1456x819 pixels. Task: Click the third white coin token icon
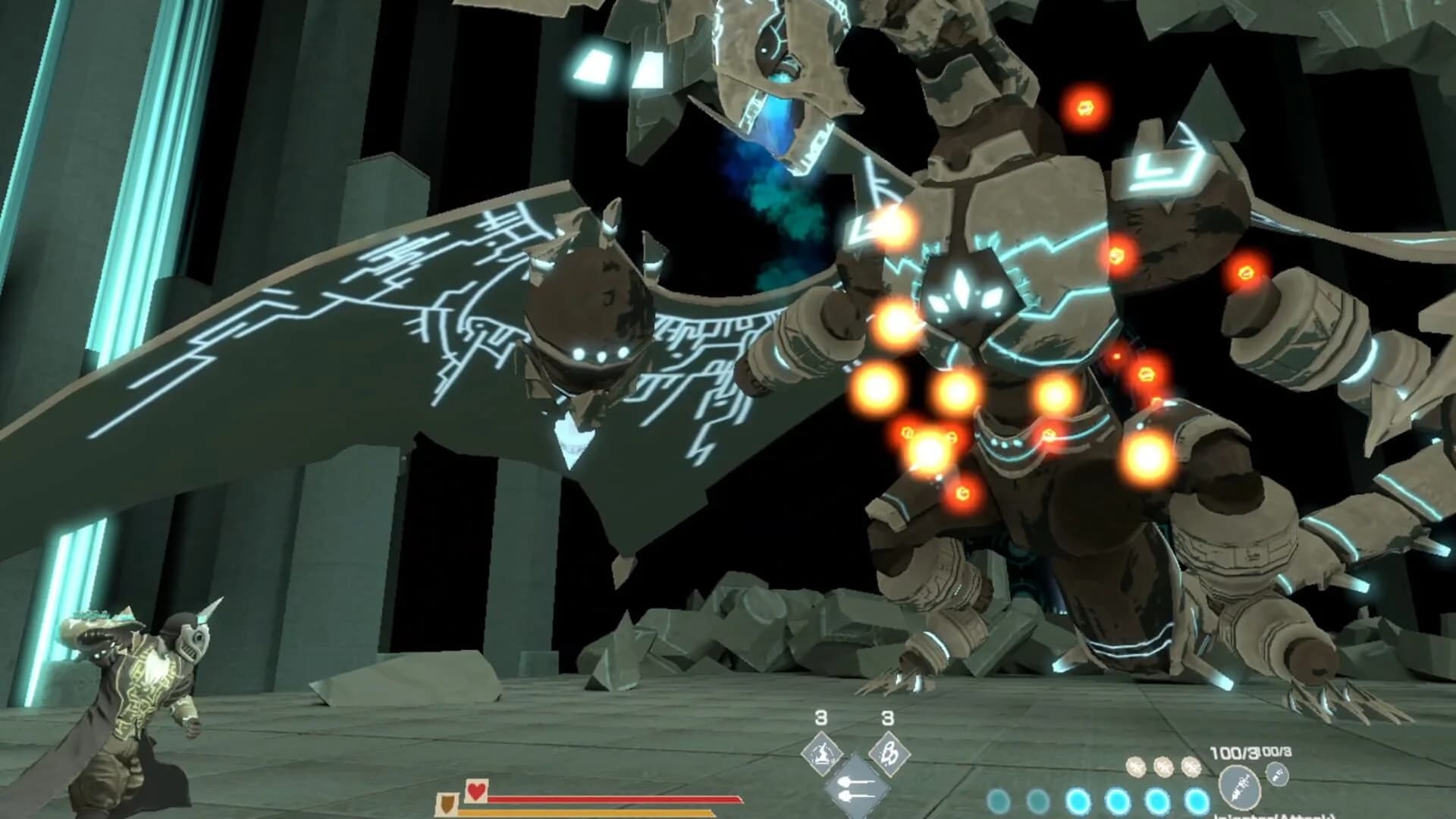point(1190,767)
